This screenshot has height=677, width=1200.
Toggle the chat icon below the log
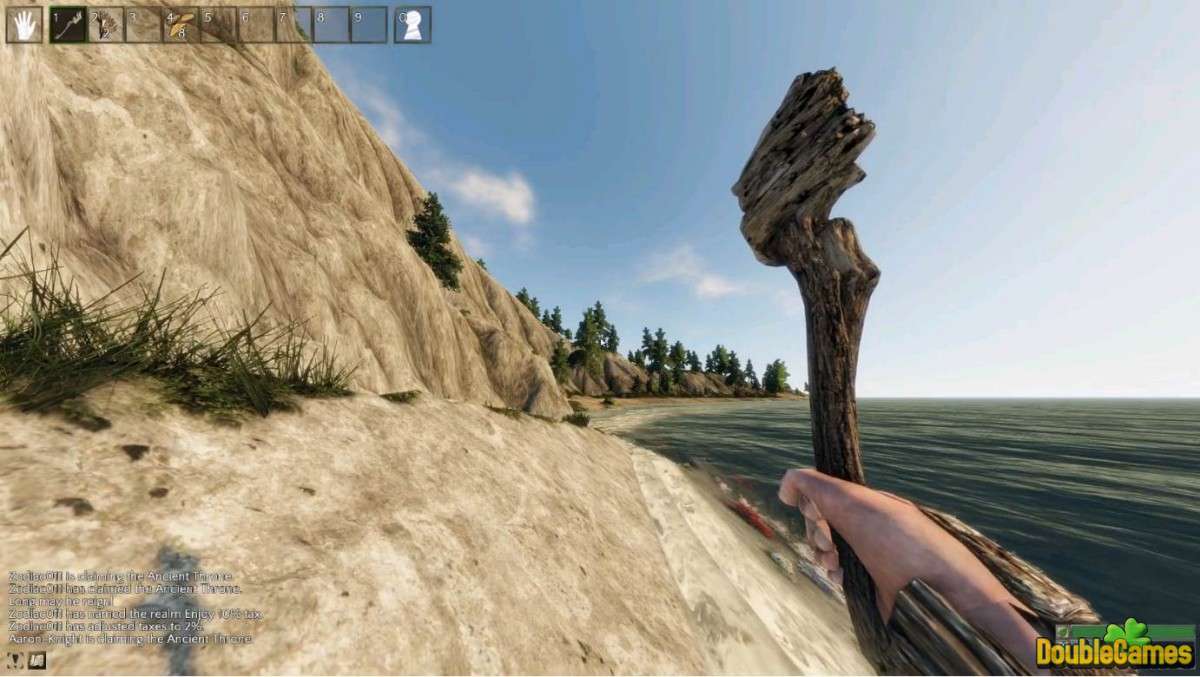click(x=16, y=660)
